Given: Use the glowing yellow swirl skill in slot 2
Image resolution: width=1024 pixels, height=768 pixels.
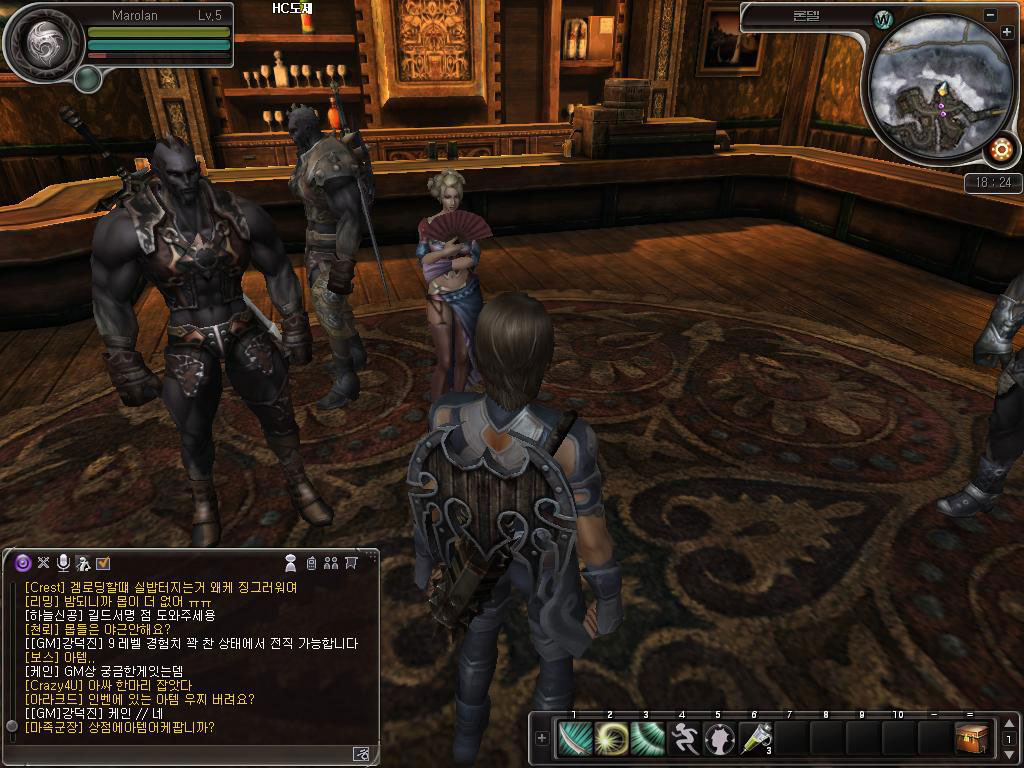Looking at the screenshot, I should (610, 739).
